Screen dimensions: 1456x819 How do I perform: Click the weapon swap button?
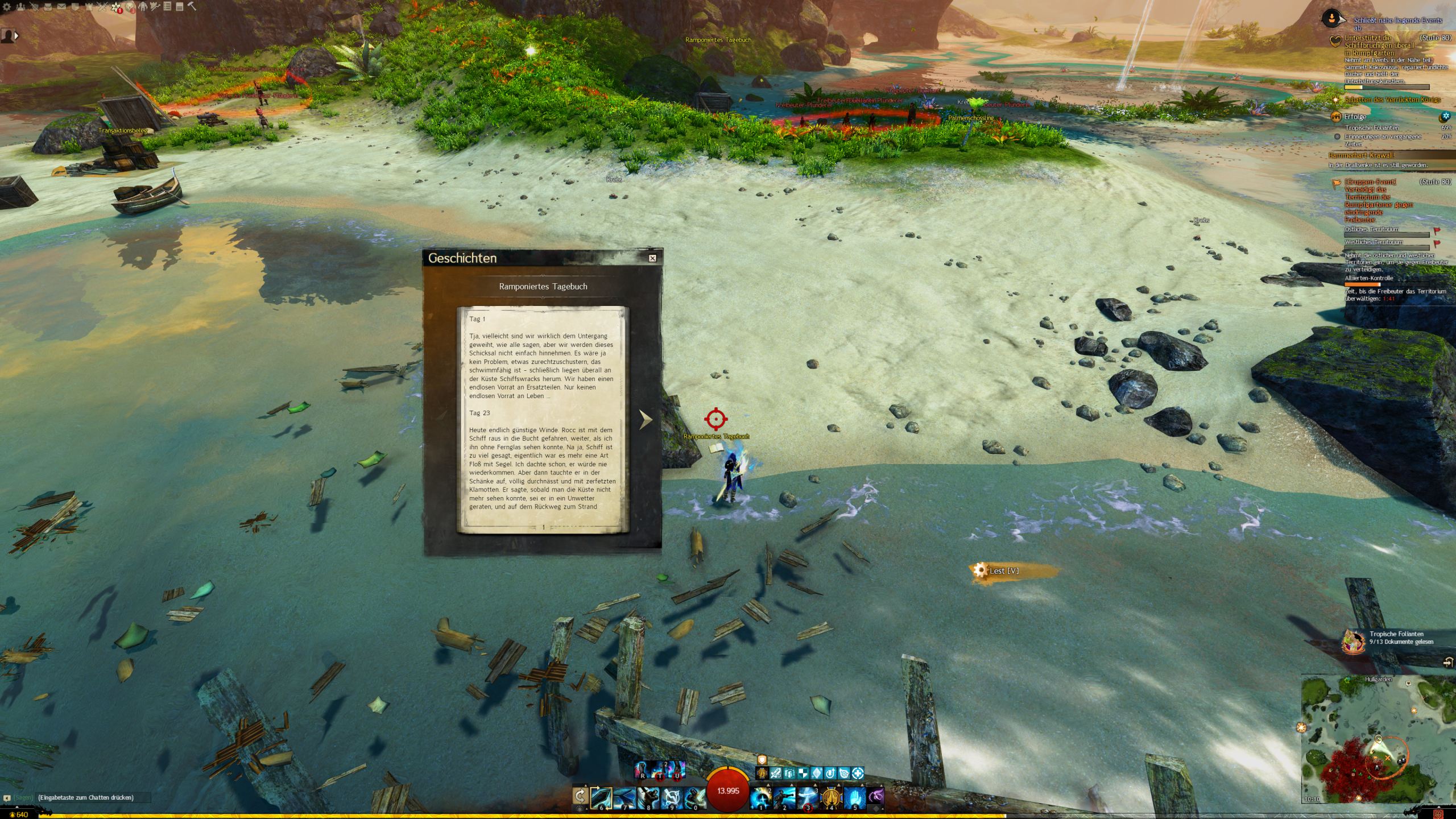pyautogui.click(x=580, y=795)
